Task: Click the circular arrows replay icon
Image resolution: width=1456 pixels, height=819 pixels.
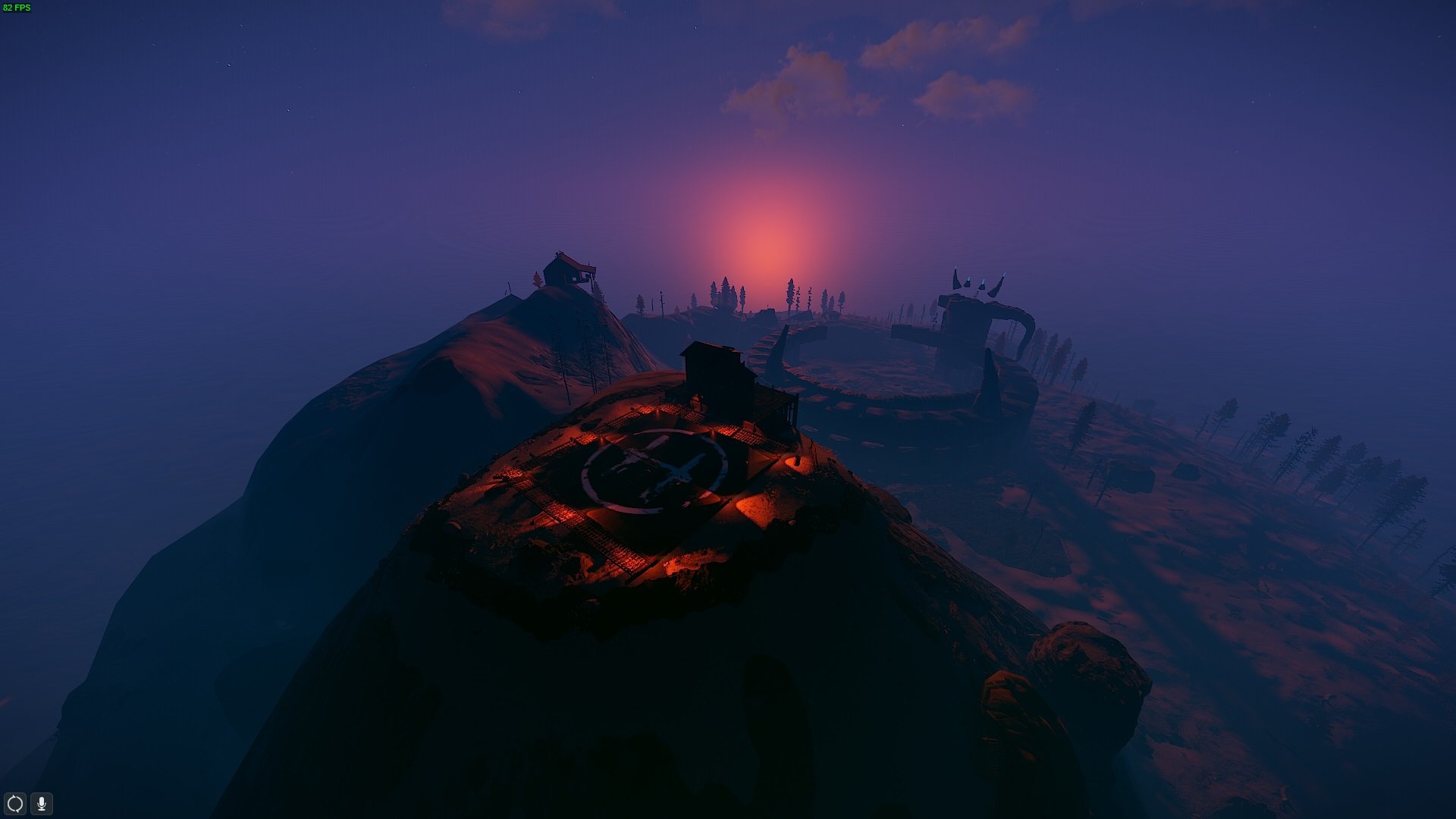Action: click(15, 803)
